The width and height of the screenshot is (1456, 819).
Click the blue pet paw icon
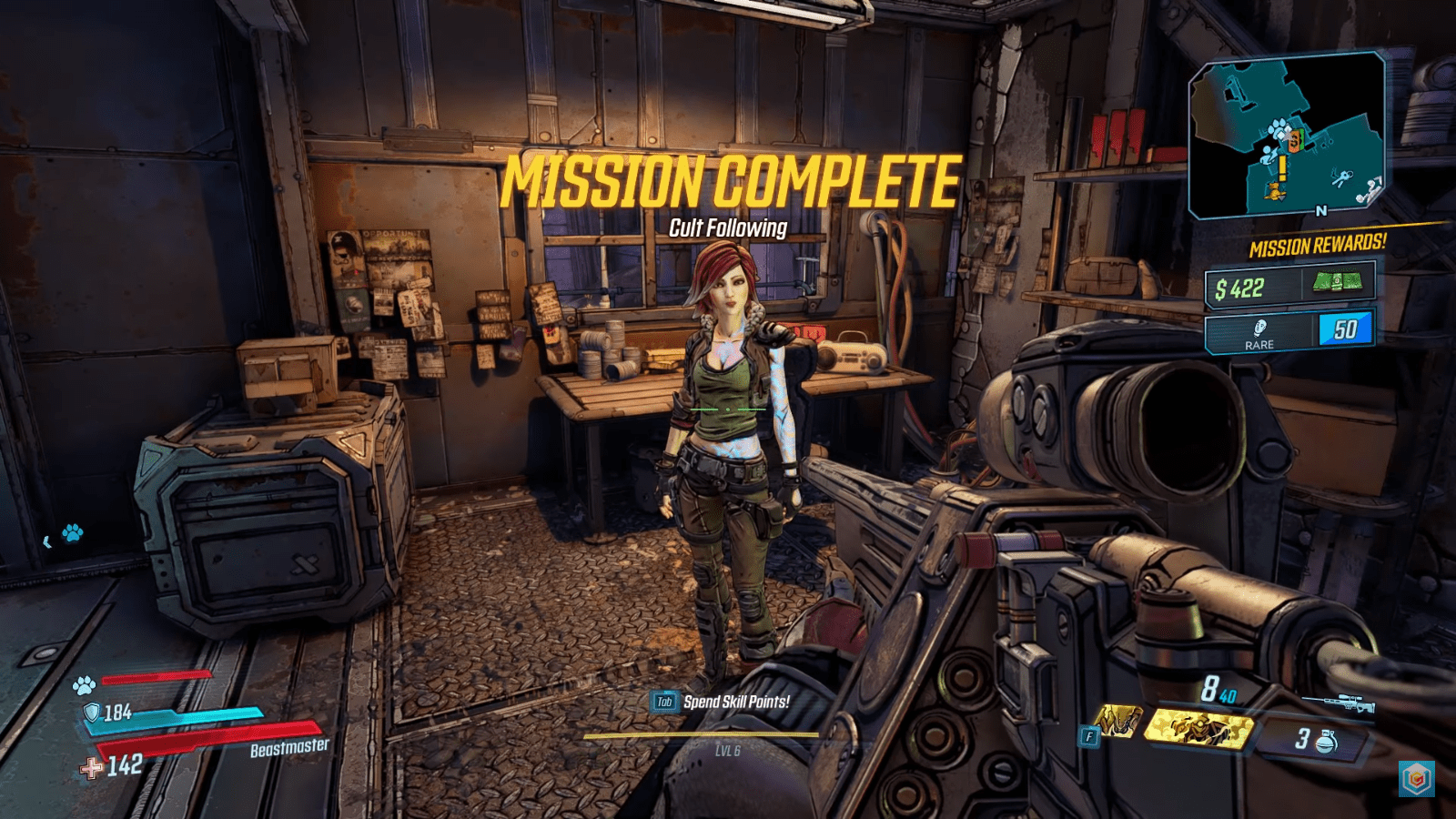[x=73, y=533]
